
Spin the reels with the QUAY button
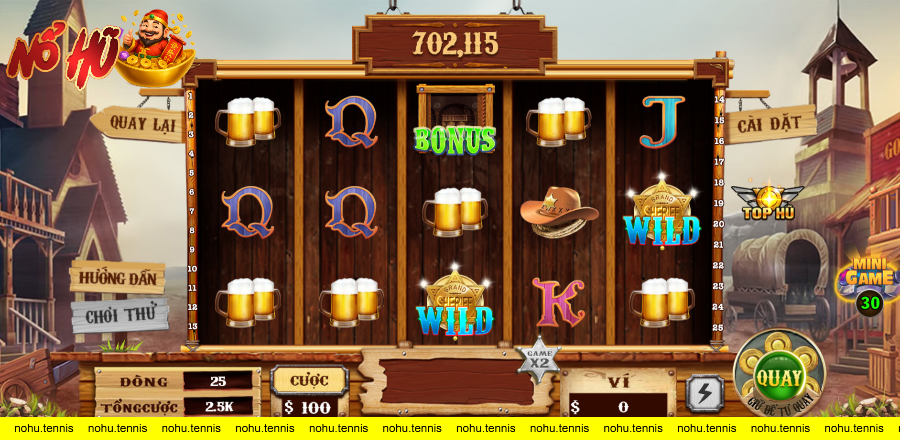click(778, 376)
